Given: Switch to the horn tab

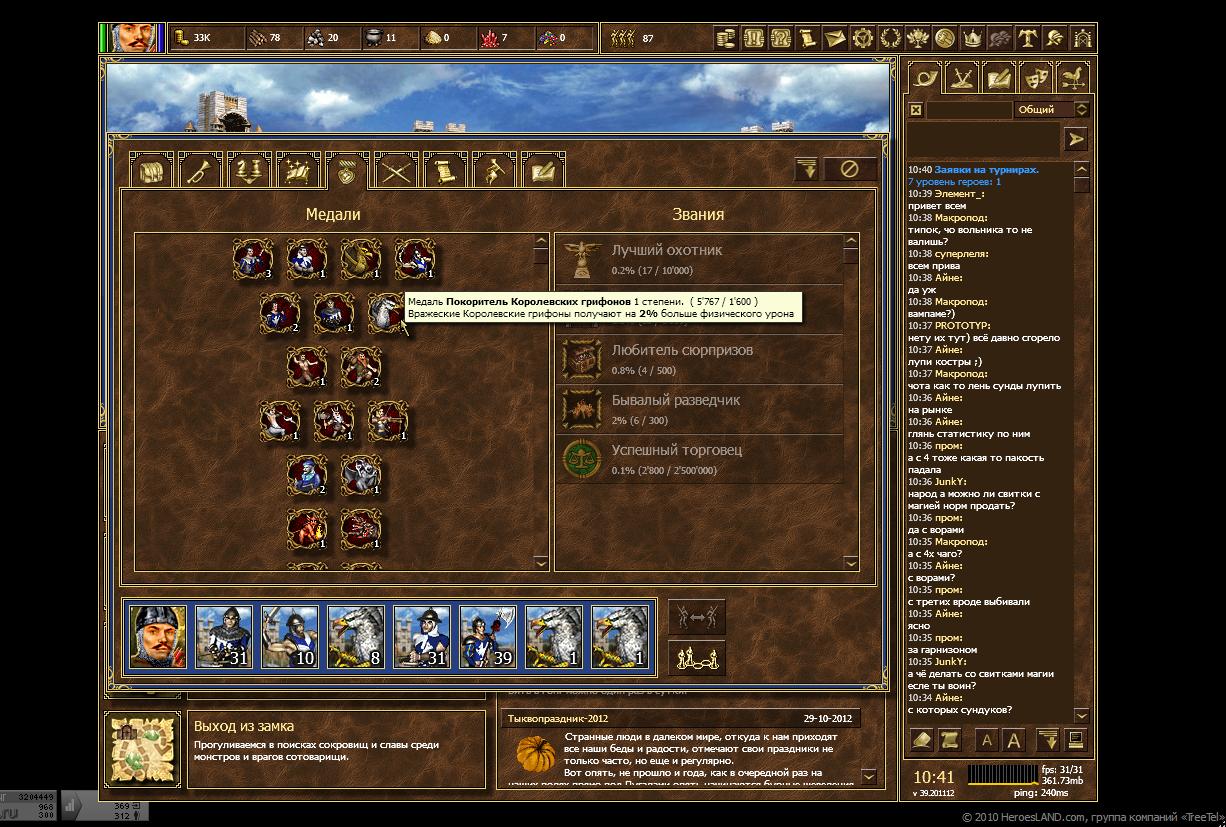Looking at the screenshot, I should tap(200, 171).
